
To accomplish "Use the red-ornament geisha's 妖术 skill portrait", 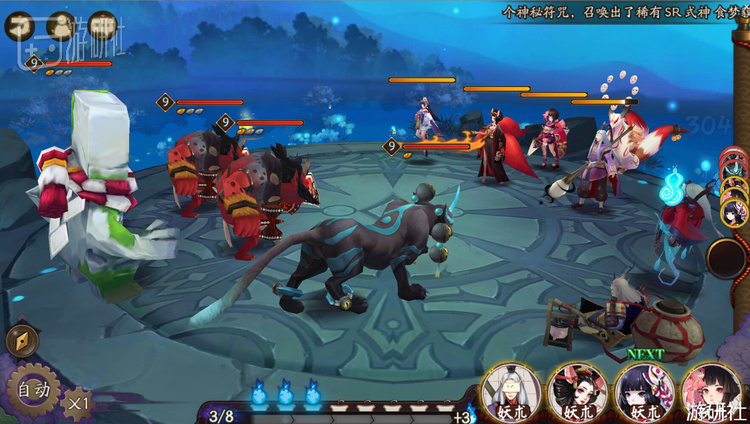I will click(x=575, y=390).
